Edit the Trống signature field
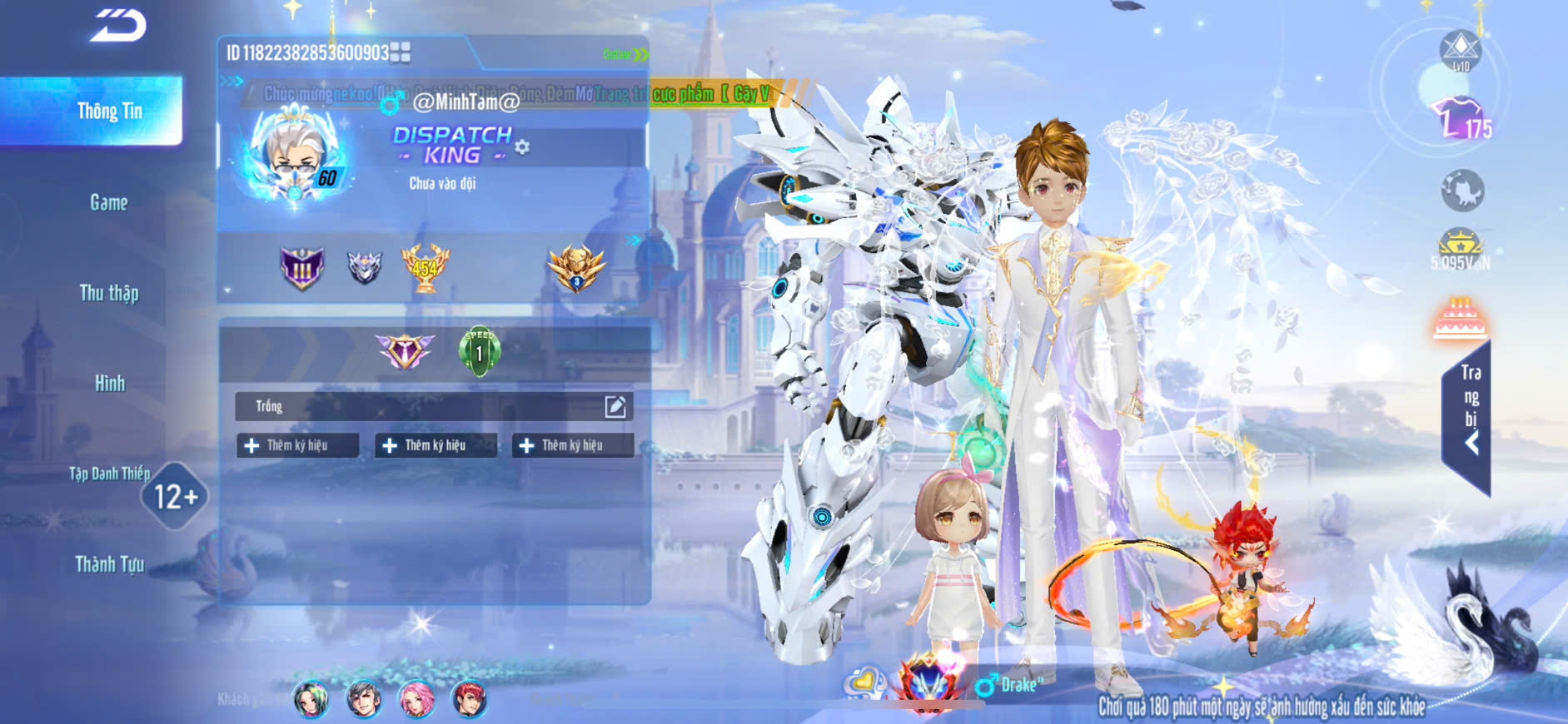1568x724 pixels. tap(615, 406)
